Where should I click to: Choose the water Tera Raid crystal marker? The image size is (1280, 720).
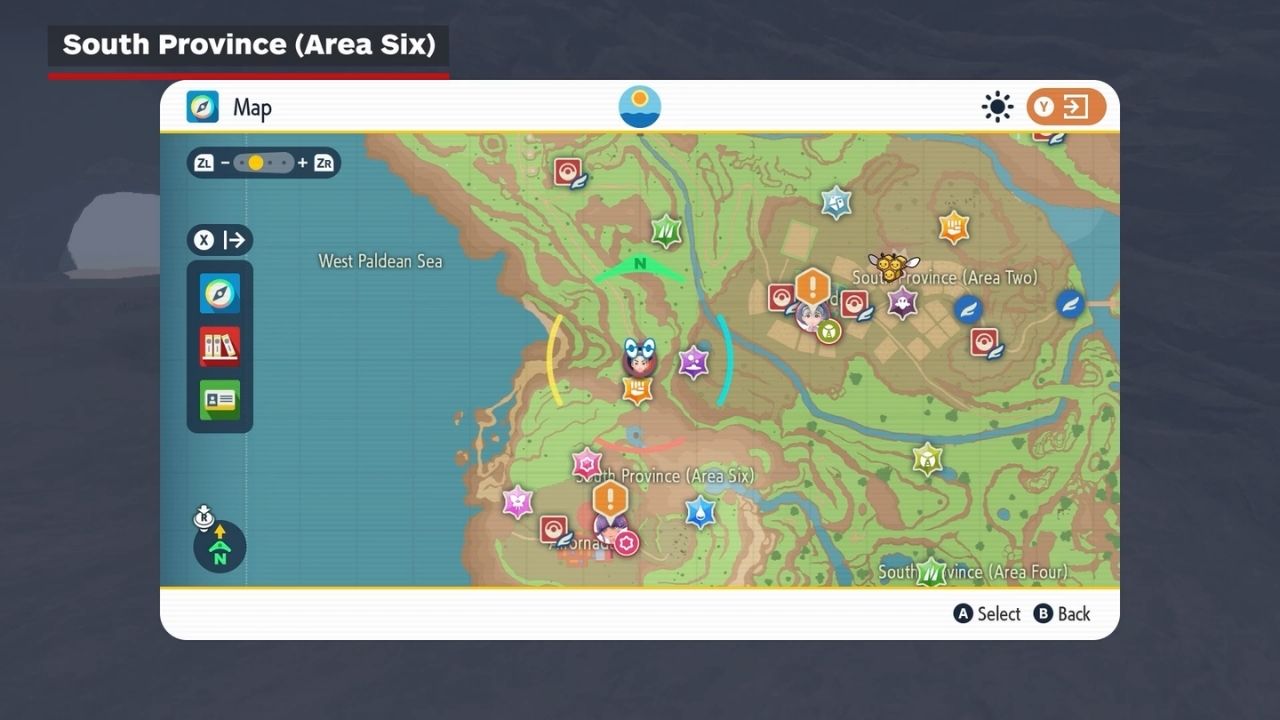[700, 513]
